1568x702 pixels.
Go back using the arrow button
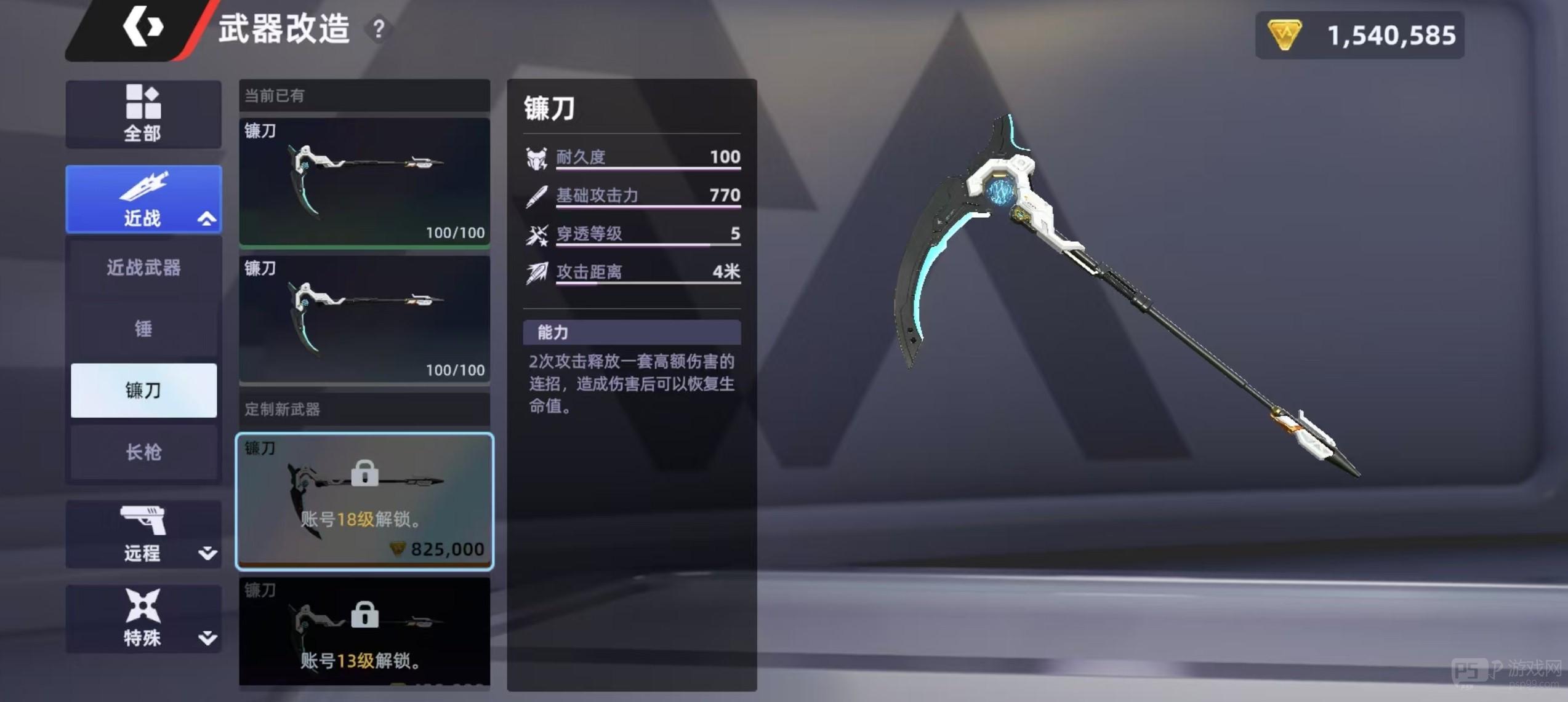pos(143,27)
